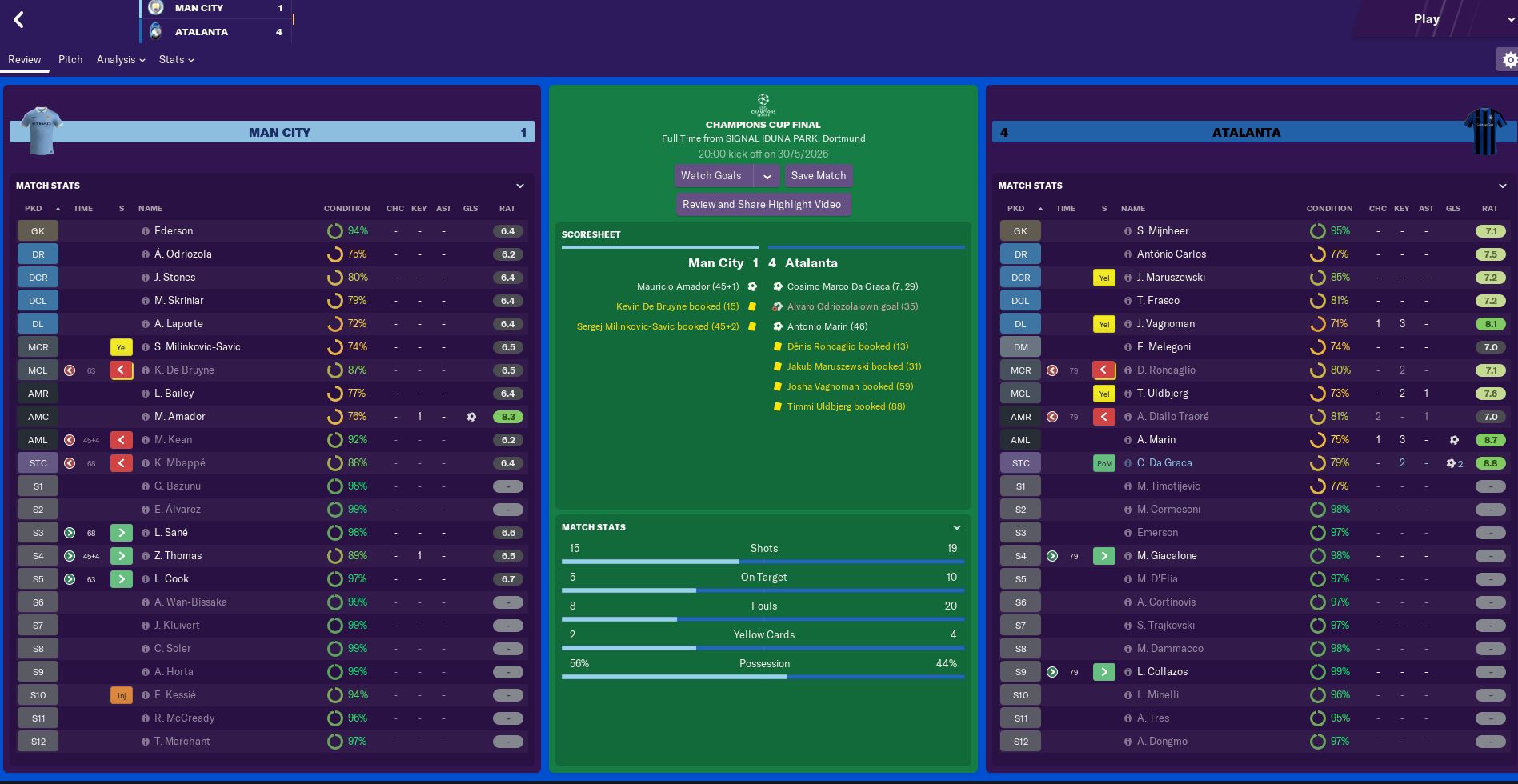Click the Save Match button
Screen dimensions: 1518x784
(x=818, y=175)
